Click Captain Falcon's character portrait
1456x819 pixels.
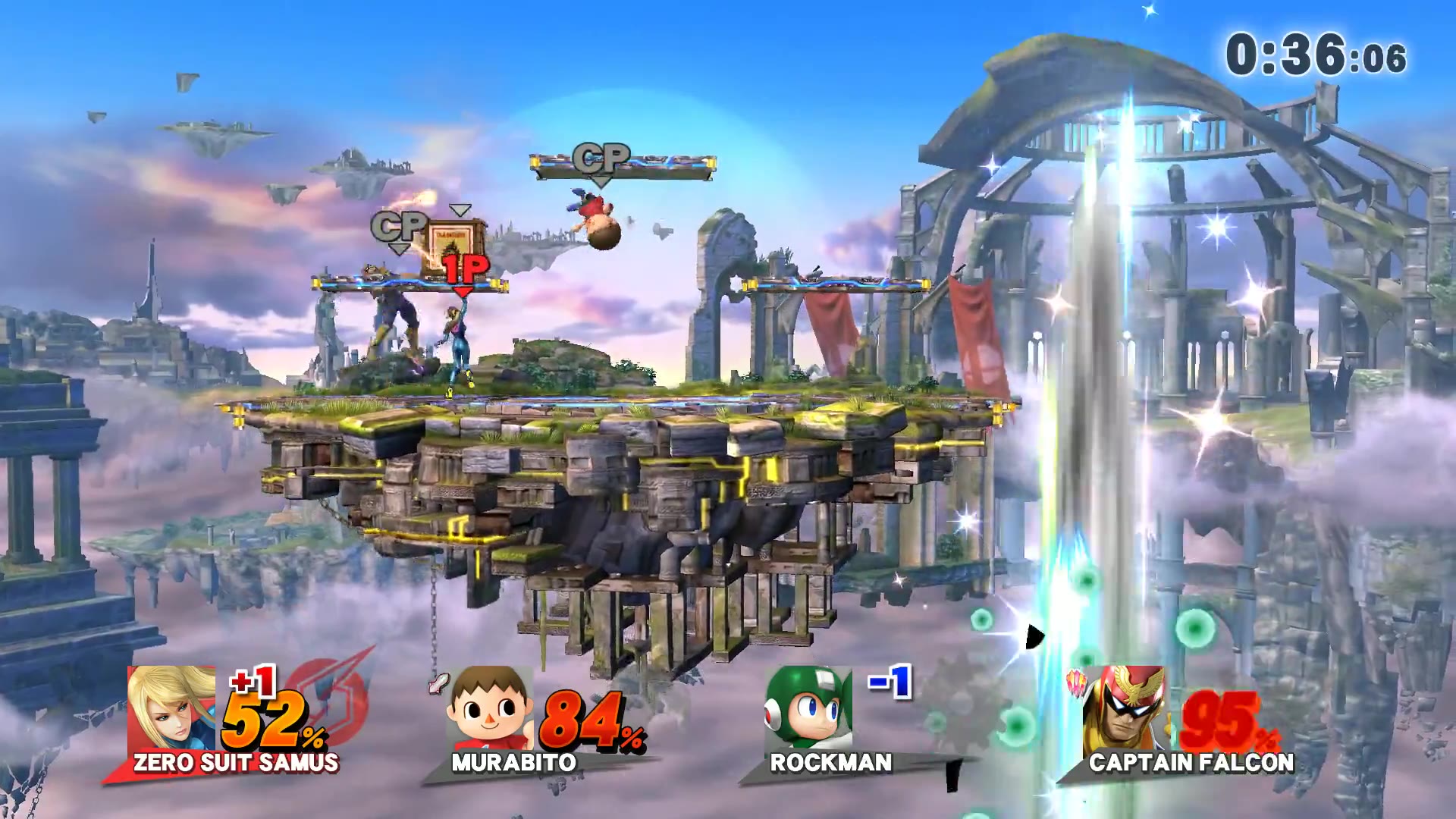tap(1124, 708)
